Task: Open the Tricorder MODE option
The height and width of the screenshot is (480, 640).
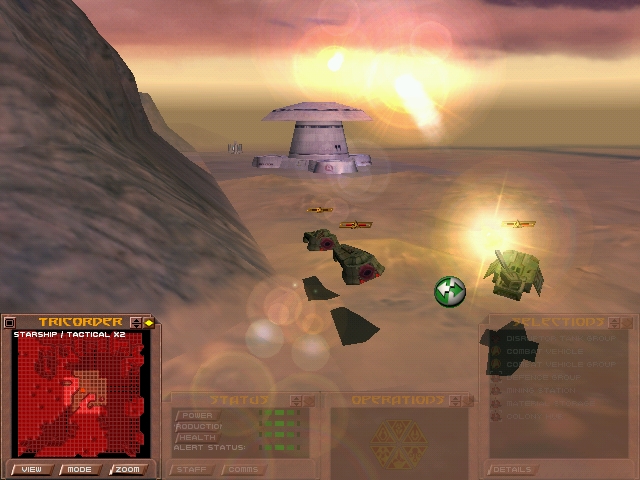Action: coord(79,469)
